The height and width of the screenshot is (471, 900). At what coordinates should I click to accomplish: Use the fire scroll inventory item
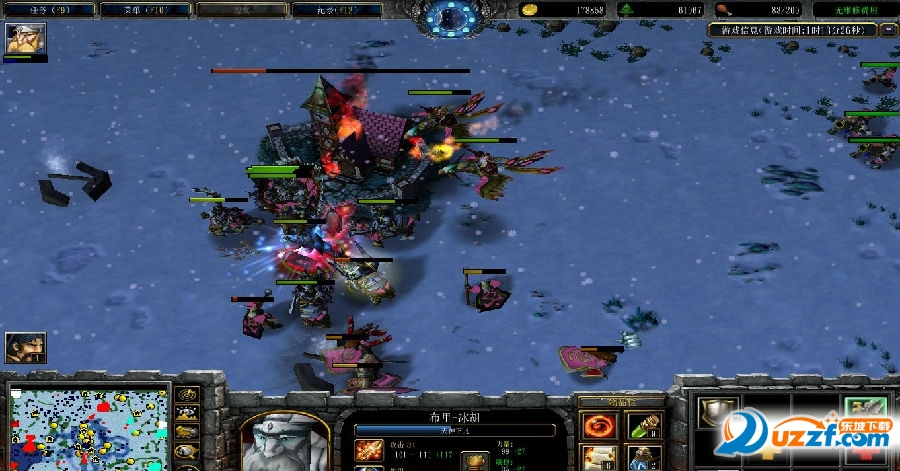click(x=599, y=459)
